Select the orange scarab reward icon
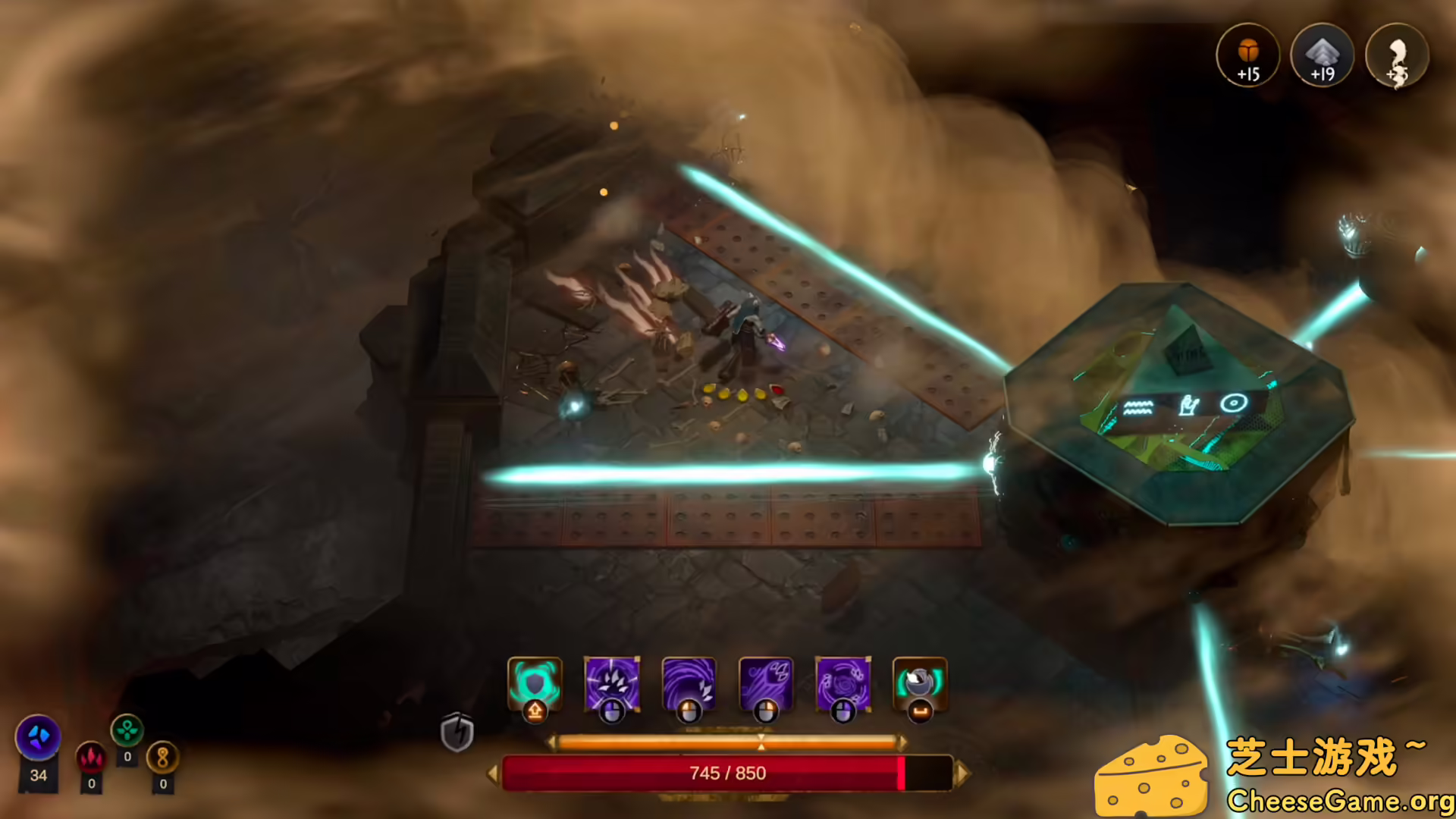This screenshot has width=1456, height=819. [1248, 55]
